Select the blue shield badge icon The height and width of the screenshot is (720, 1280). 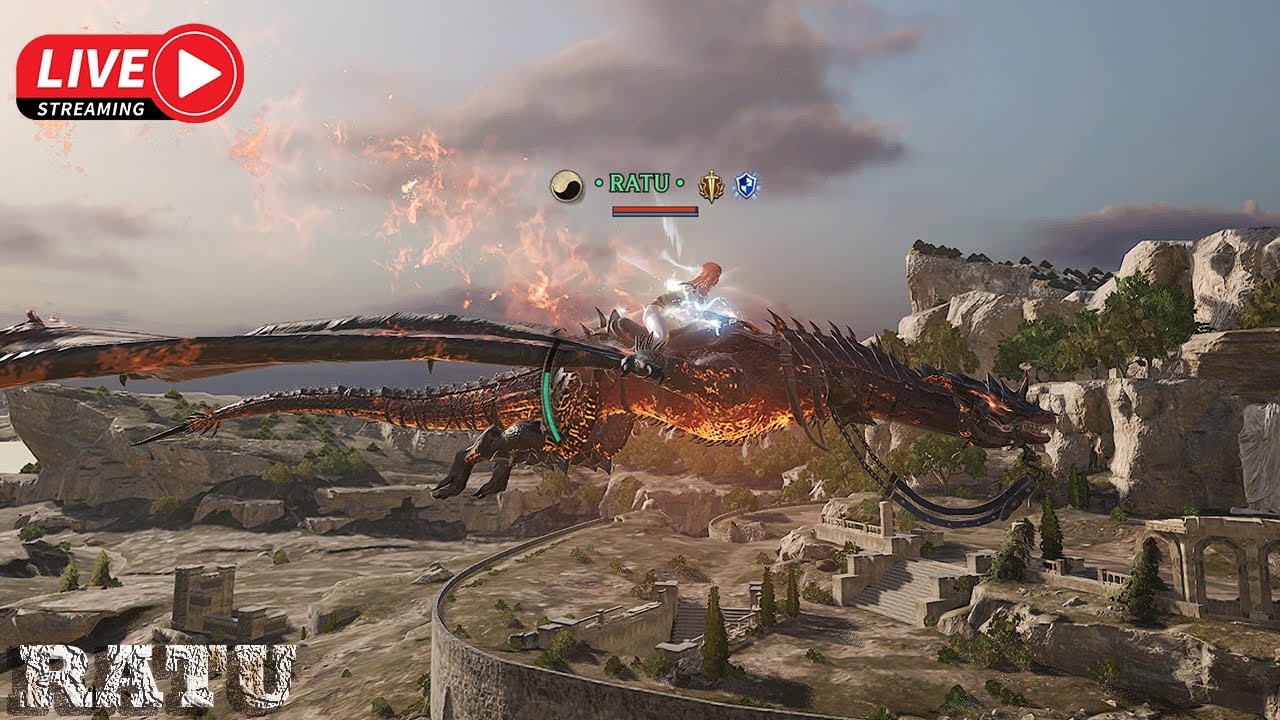[x=745, y=185]
